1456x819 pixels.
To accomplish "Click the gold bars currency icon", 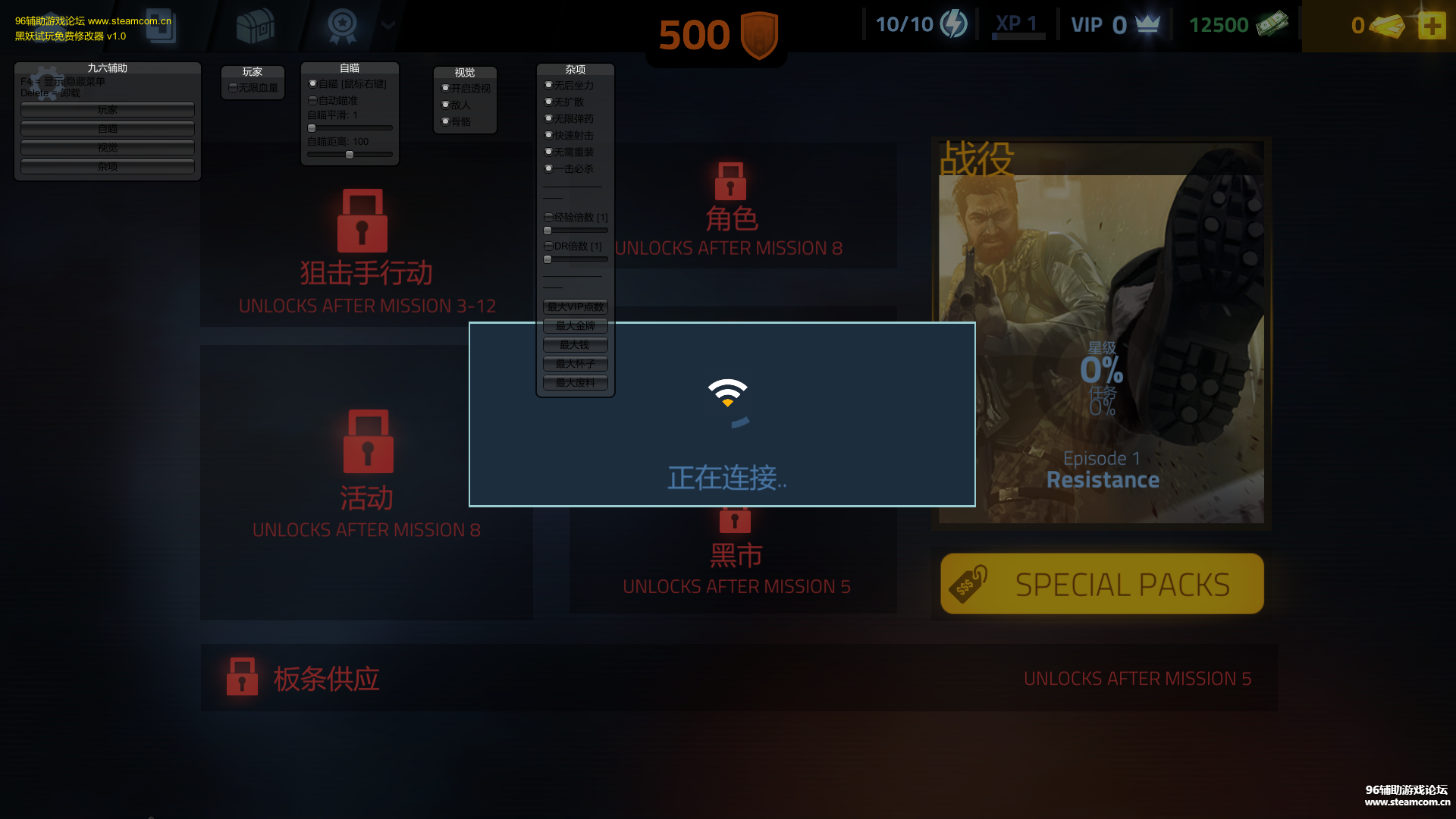I will pos(1389,25).
